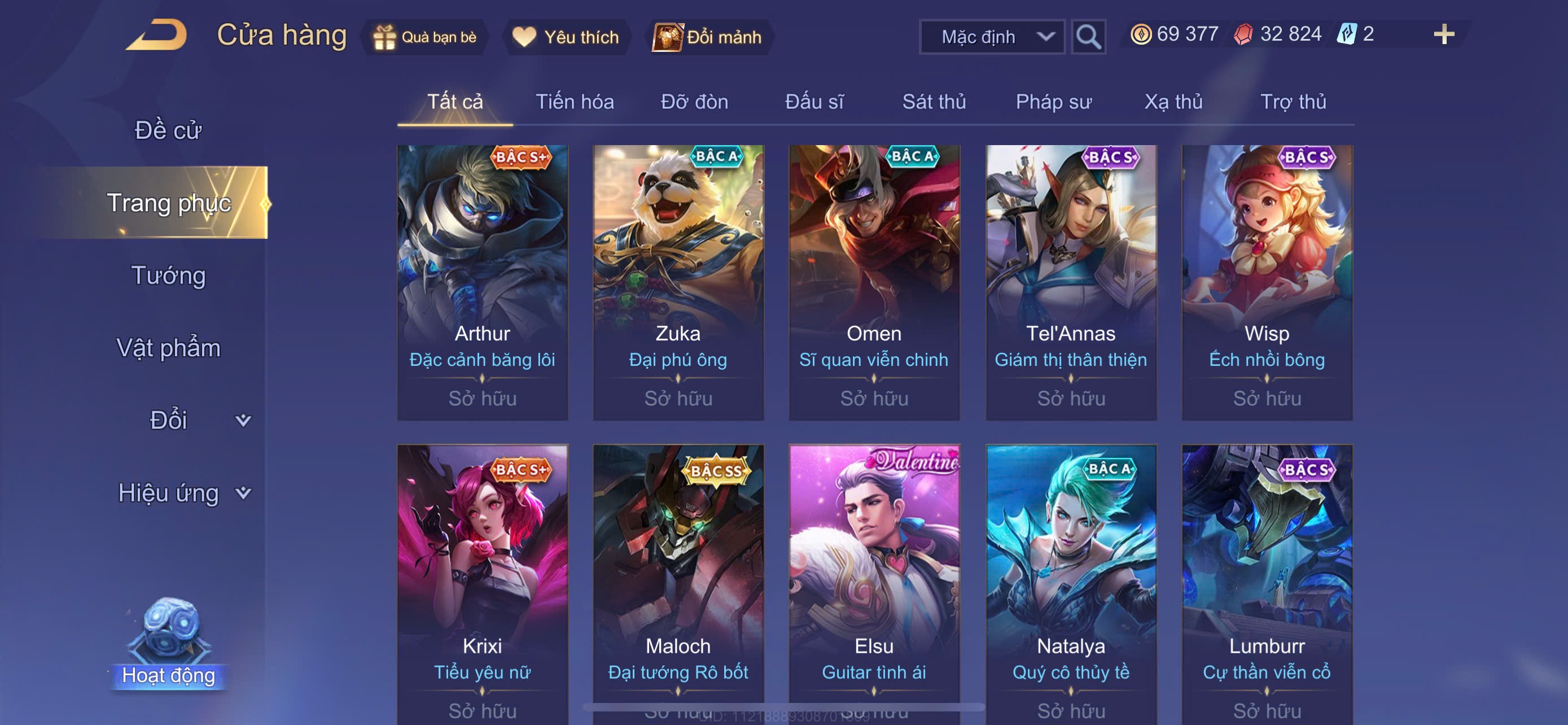This screenshot has width=1568, height=725.
Task: Add currency with the plus button
Action: tap(1443, 34)
